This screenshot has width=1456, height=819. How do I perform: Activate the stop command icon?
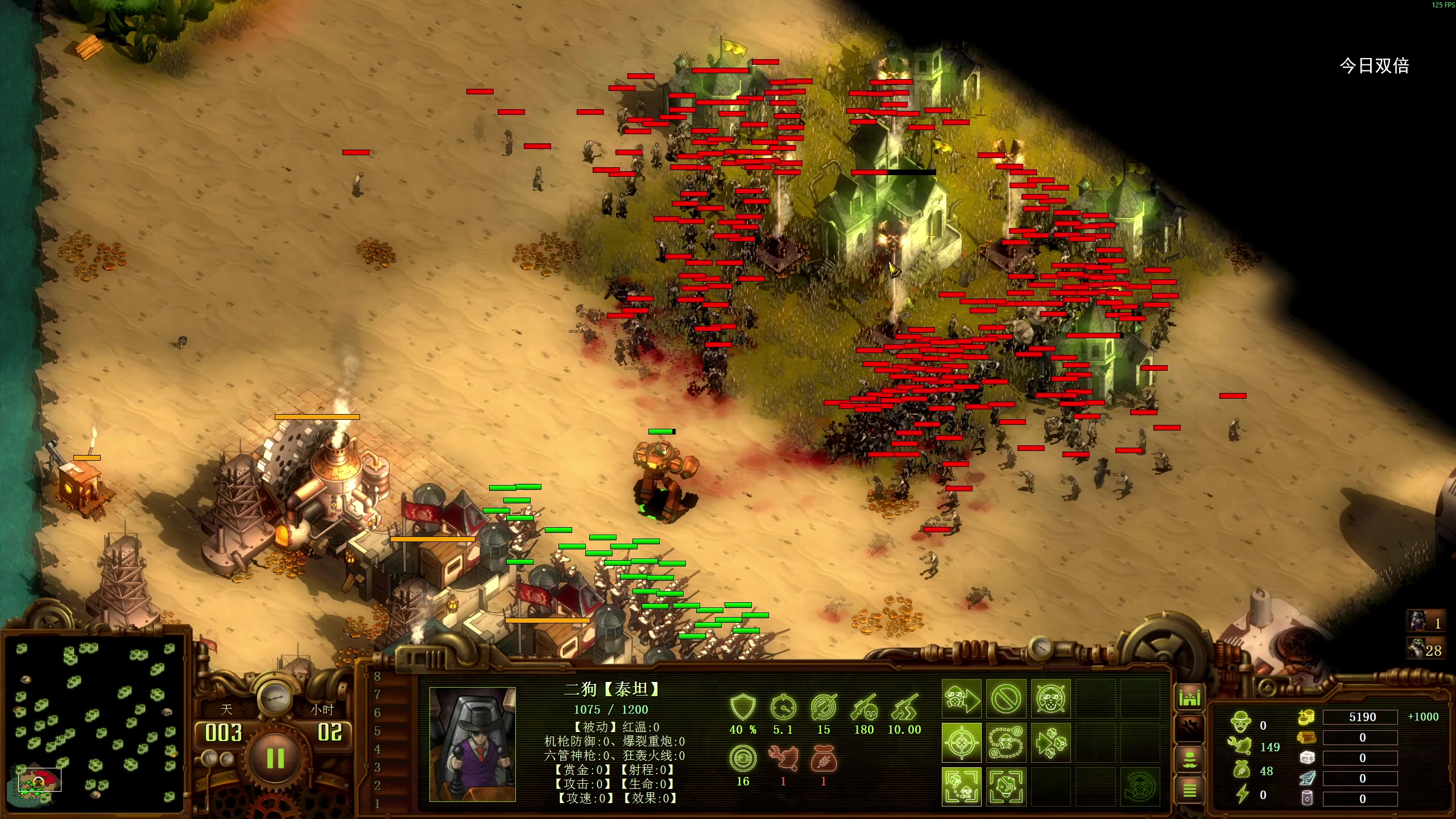pos(1006,699)
